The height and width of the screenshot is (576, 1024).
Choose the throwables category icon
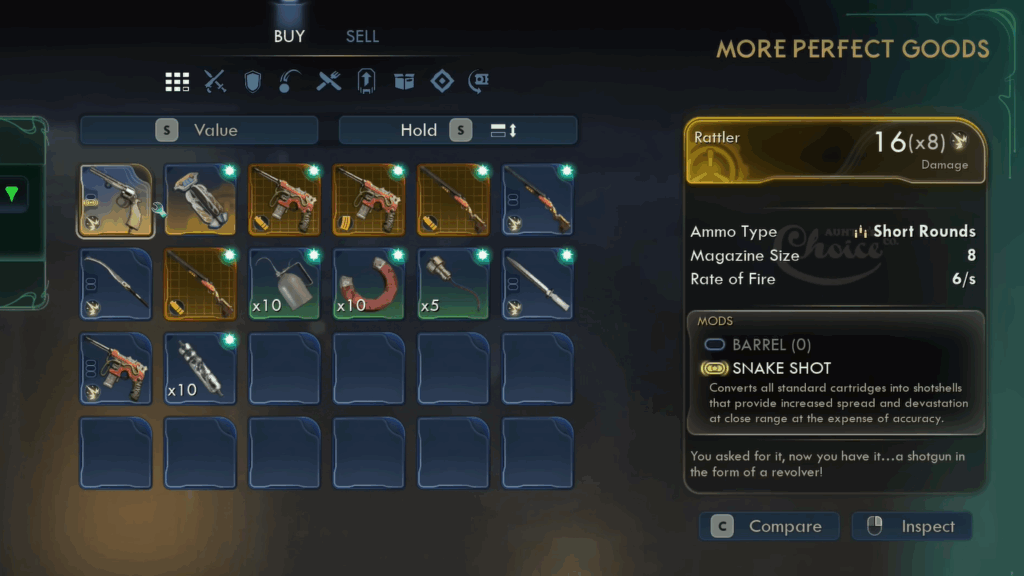point(290,82)
